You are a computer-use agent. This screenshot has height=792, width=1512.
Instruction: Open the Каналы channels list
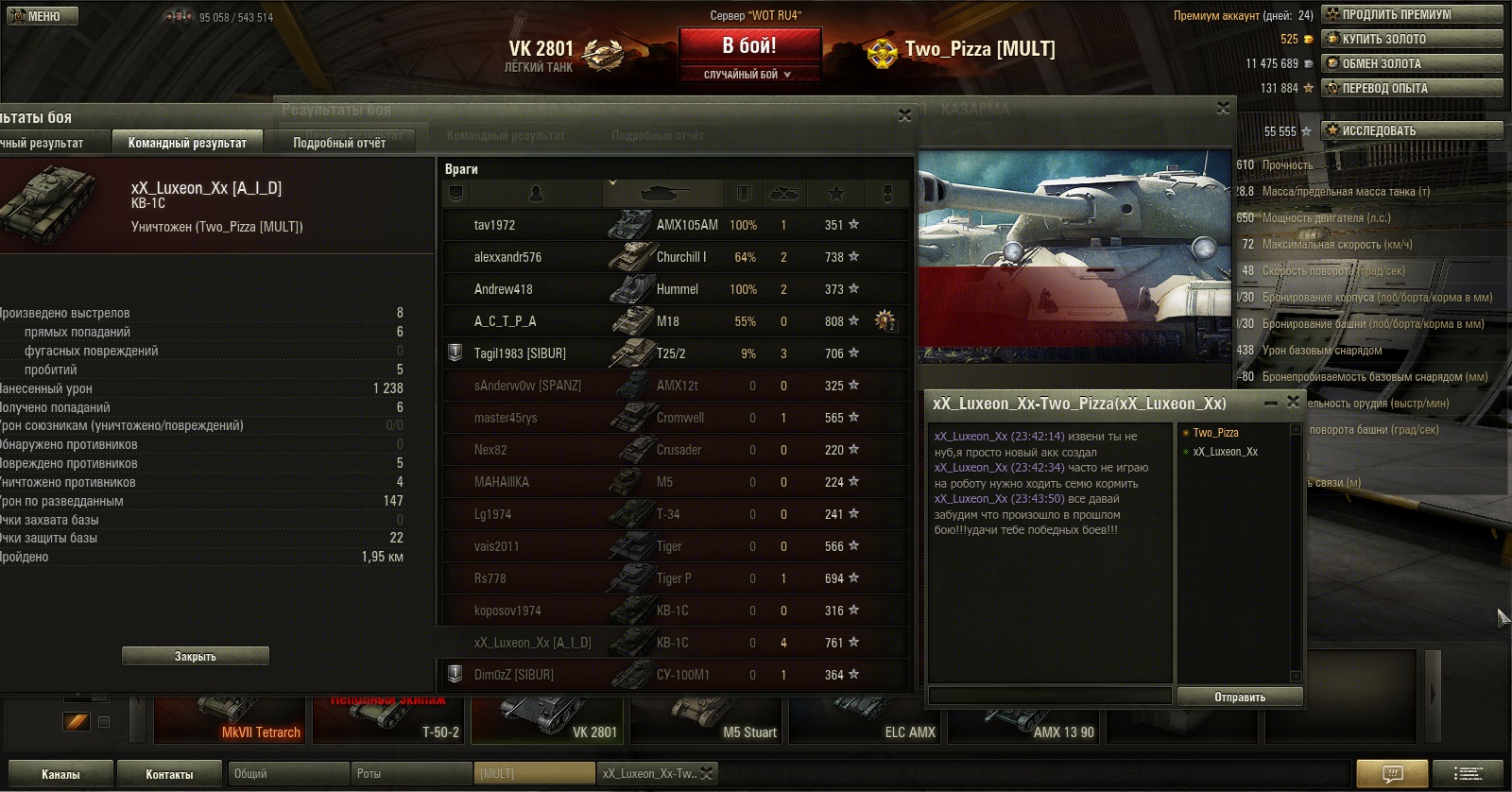(60, 774)
